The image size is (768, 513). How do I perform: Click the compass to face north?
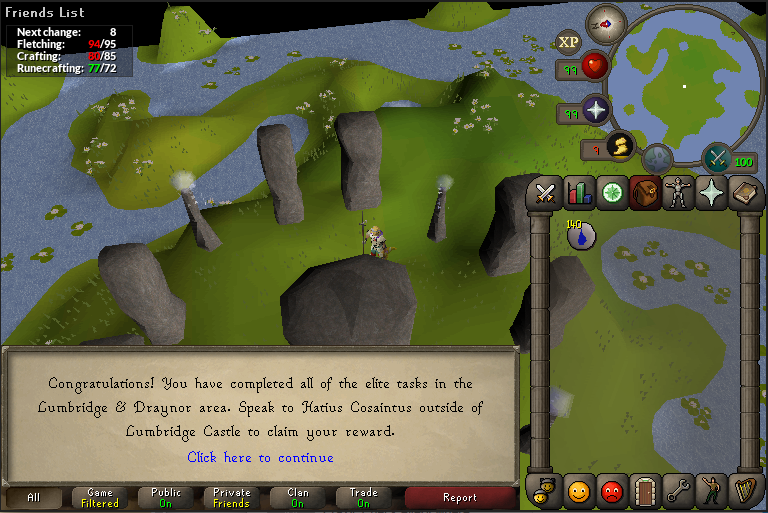(x=606, y=20)
